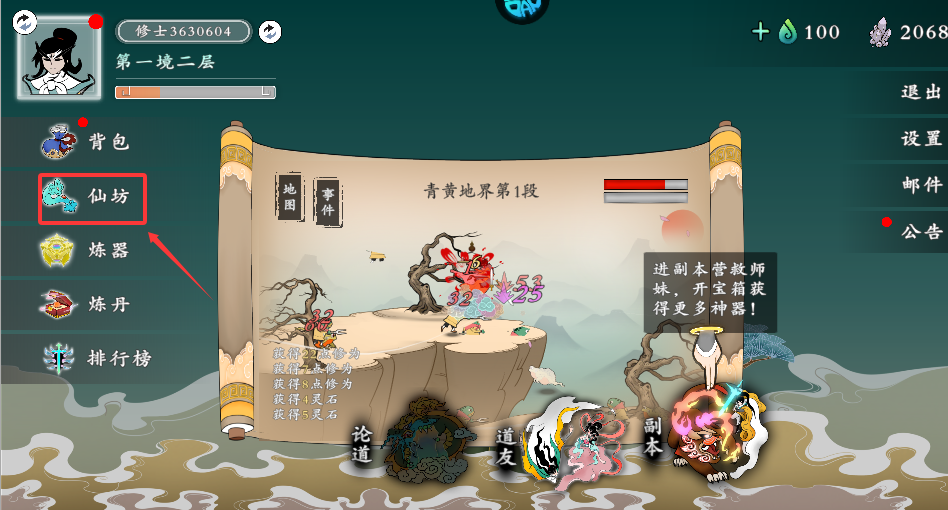
Task: Click the 退出 exit button
Action: [x=921, y=92]
